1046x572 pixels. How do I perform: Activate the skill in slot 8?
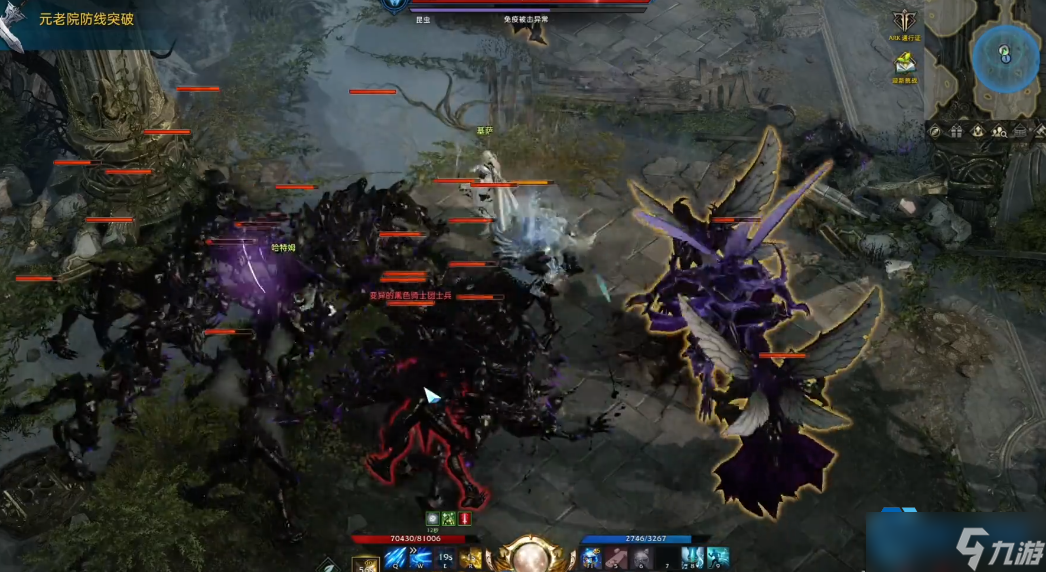click(692, 558)
